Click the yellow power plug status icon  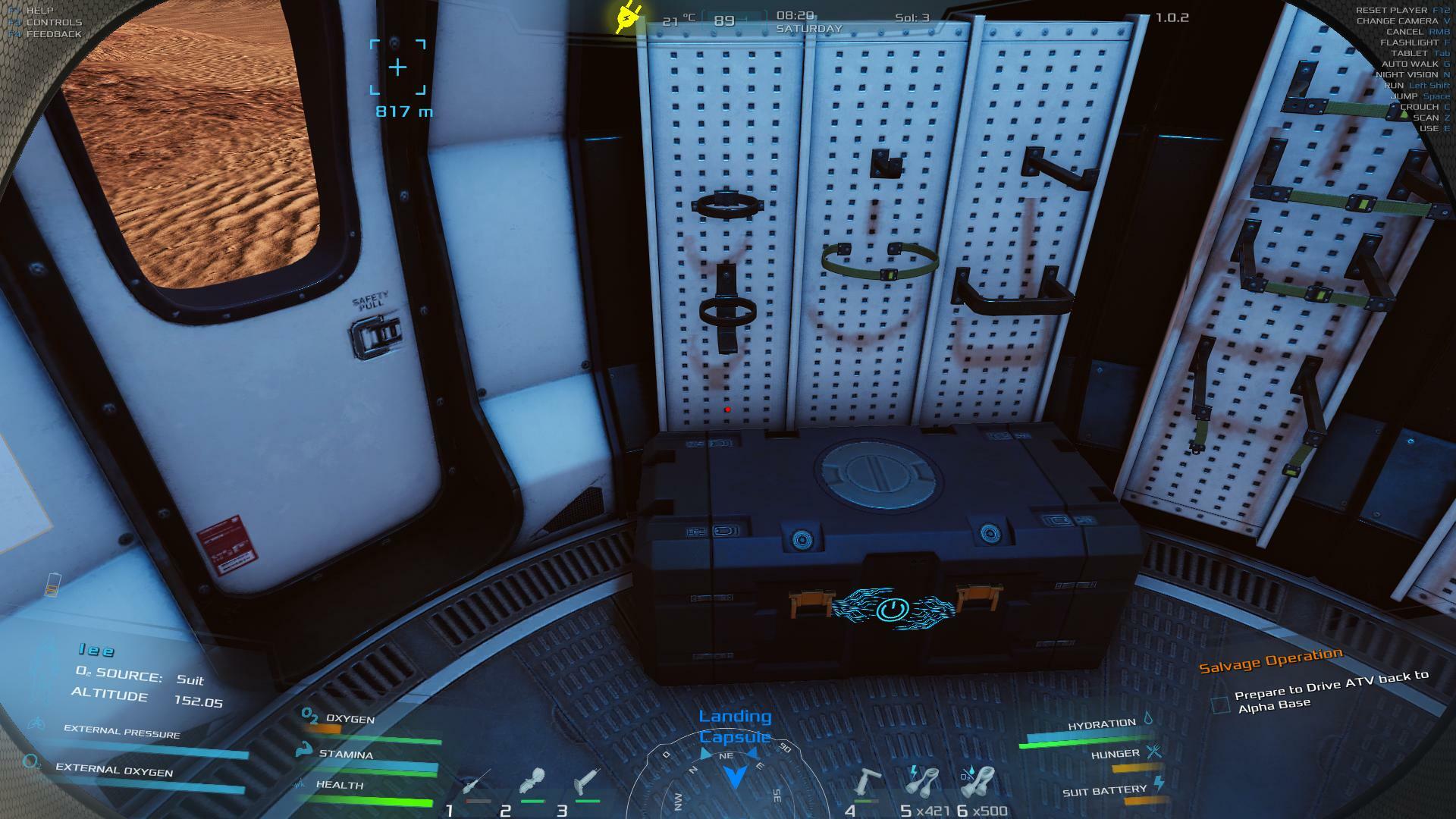coord(628,18)
